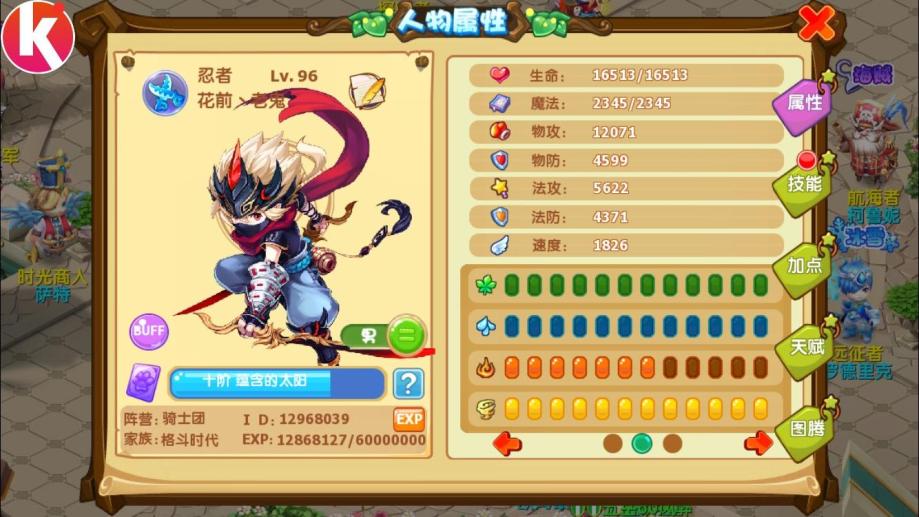
Task: Go to previous page with left arrow
Action: pos(508,442)
